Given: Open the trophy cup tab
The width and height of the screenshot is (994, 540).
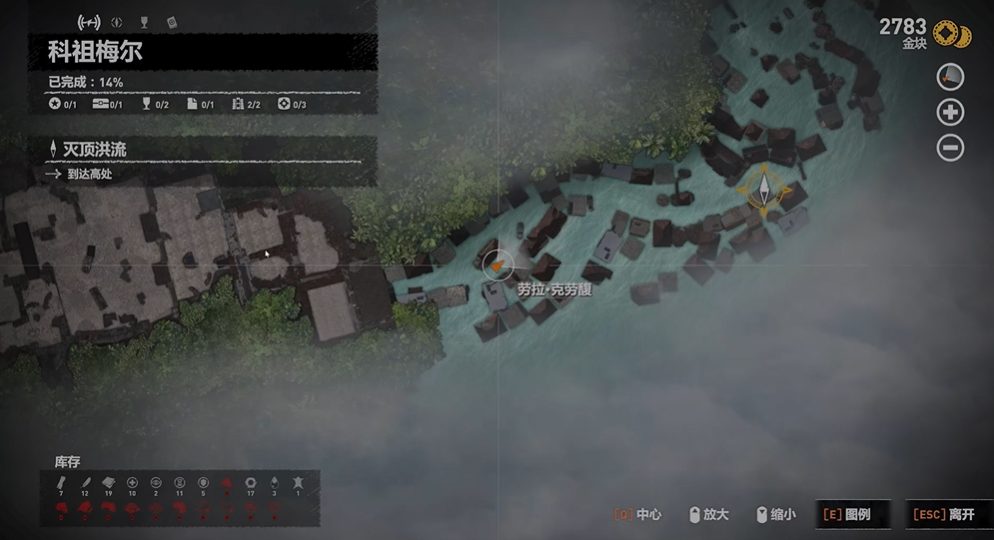Looking at the screenshot, I should pos(144,21).
